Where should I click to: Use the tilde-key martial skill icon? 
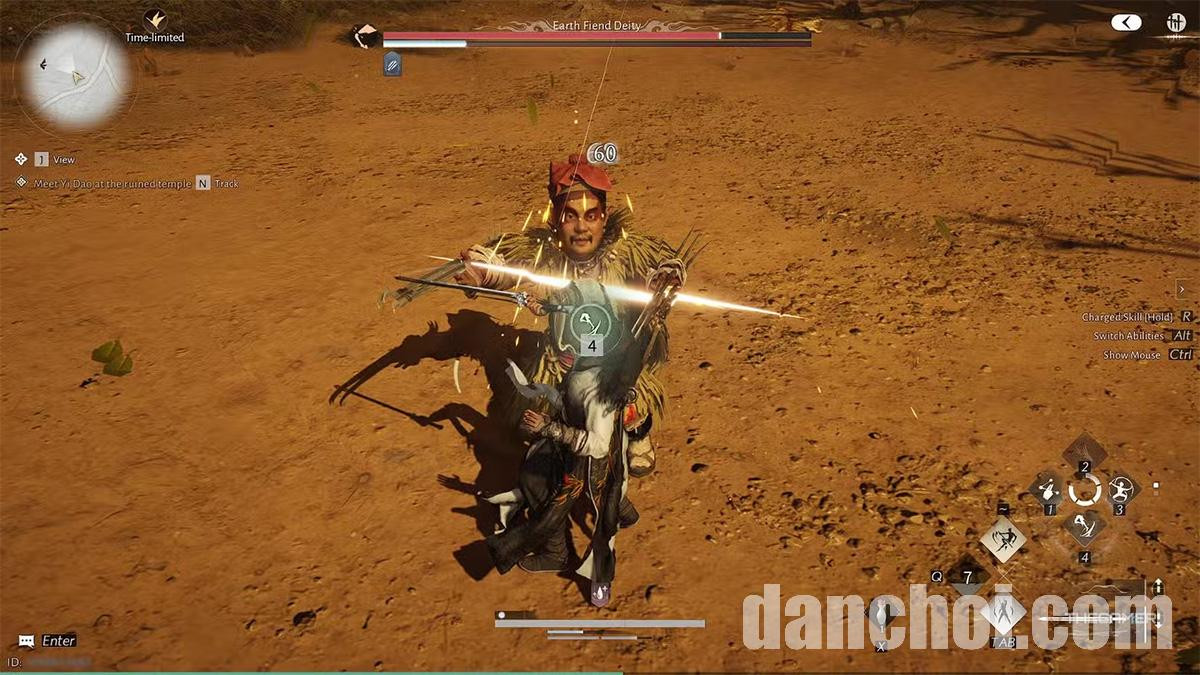pyautogui.click(x=1002, y=540)
